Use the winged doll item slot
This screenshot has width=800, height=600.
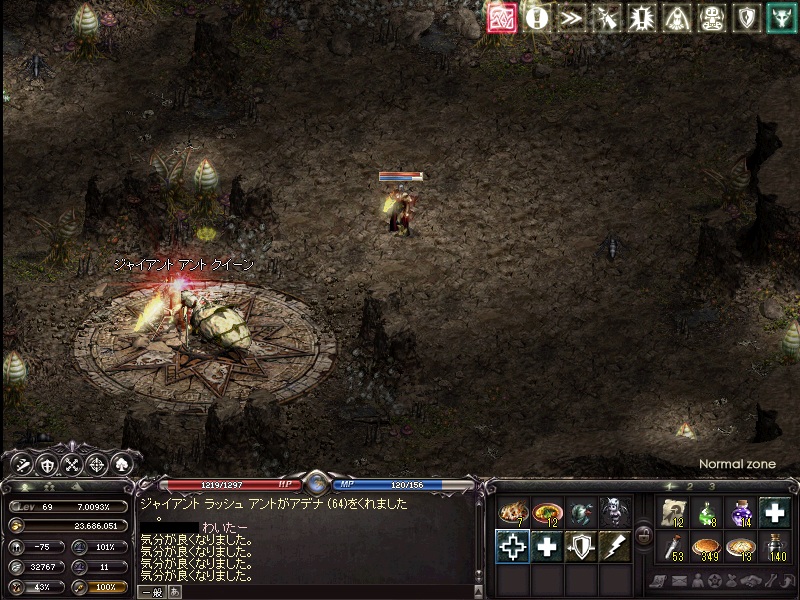click(615, 513)
